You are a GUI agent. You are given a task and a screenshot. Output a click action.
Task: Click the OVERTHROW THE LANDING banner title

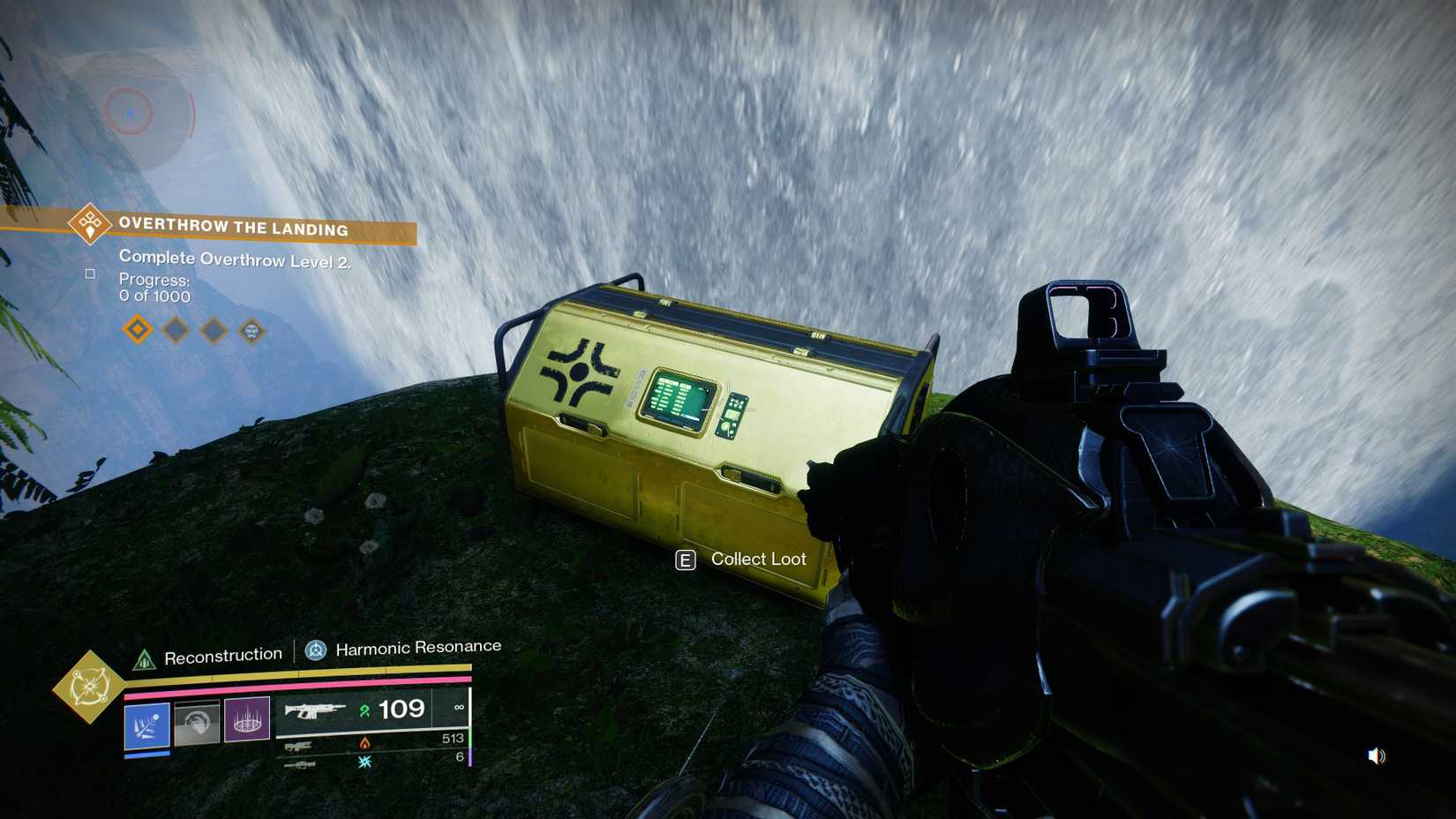[x=232, y=228]
